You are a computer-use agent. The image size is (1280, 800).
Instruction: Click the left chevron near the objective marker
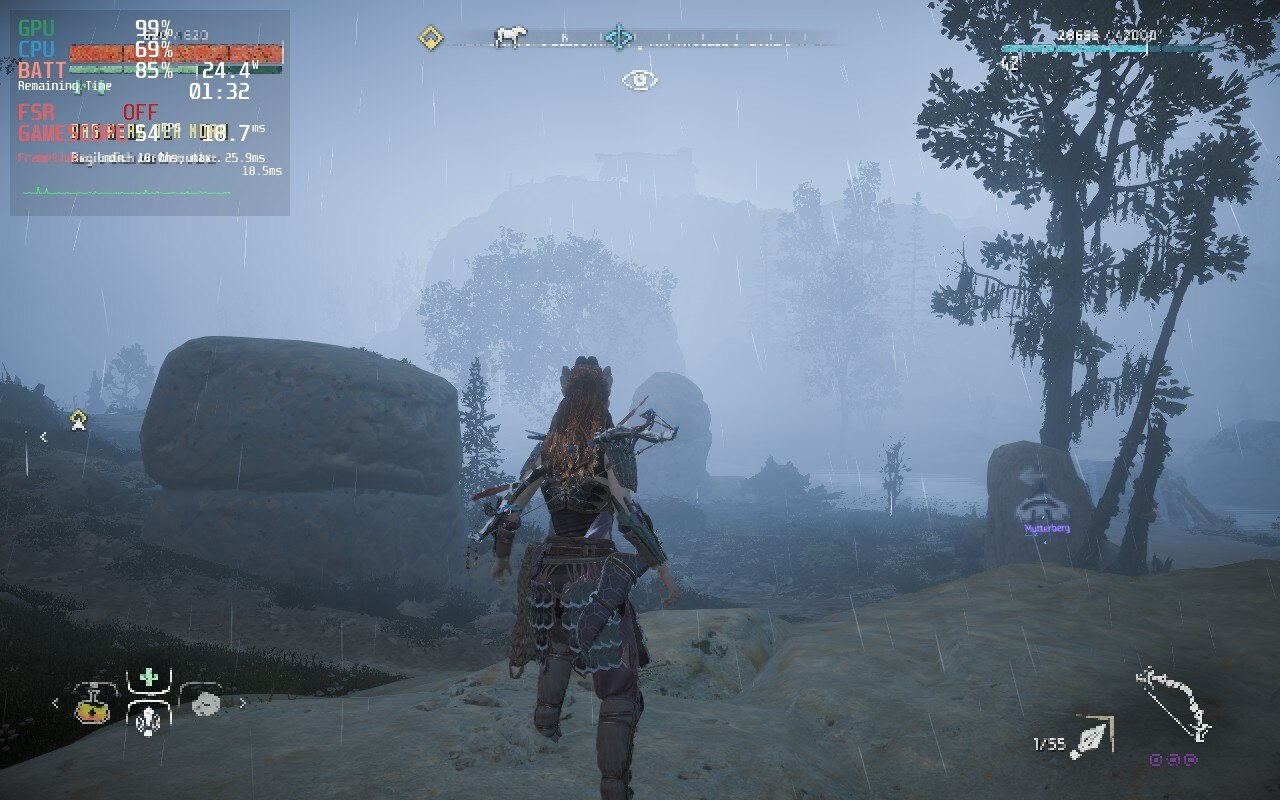point(44,434)
